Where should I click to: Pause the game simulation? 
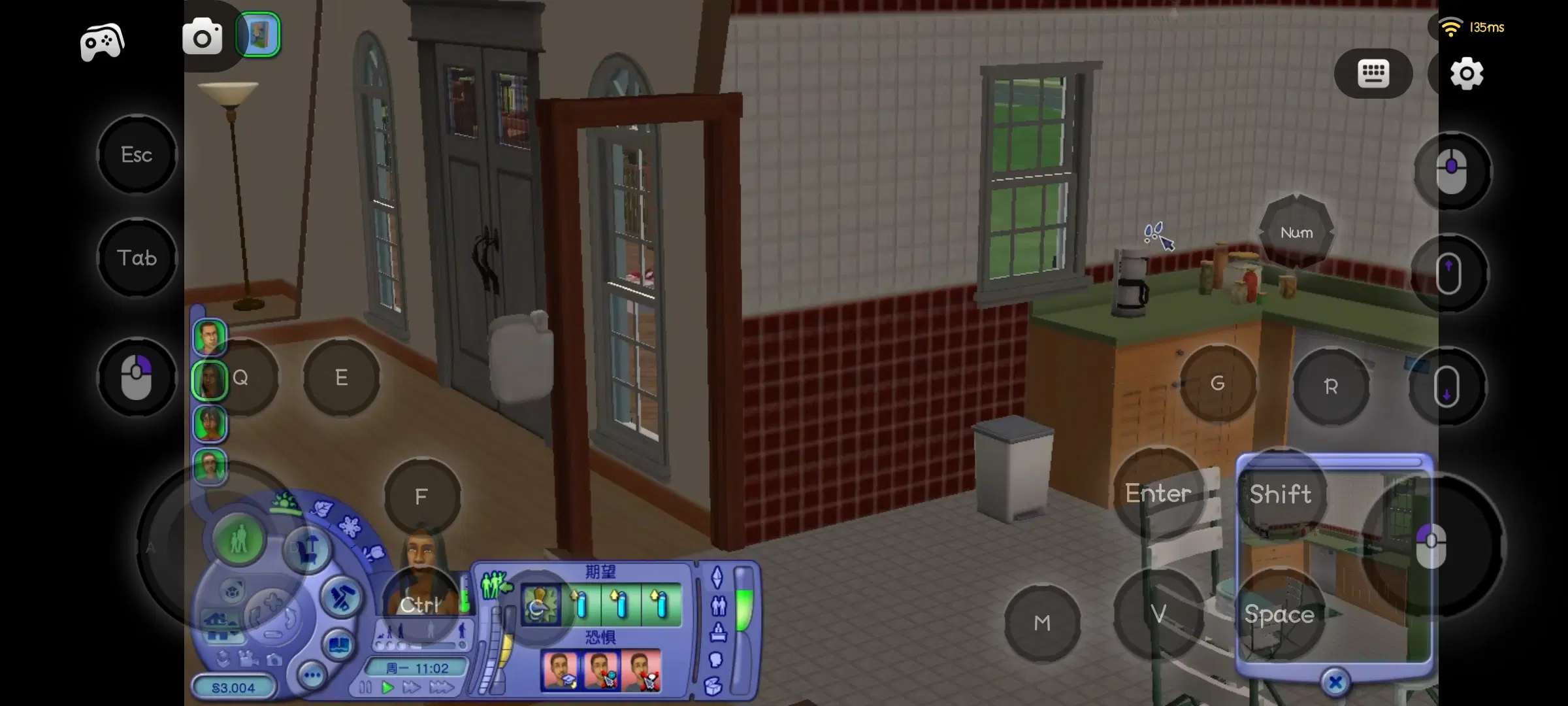click(365, 686)
